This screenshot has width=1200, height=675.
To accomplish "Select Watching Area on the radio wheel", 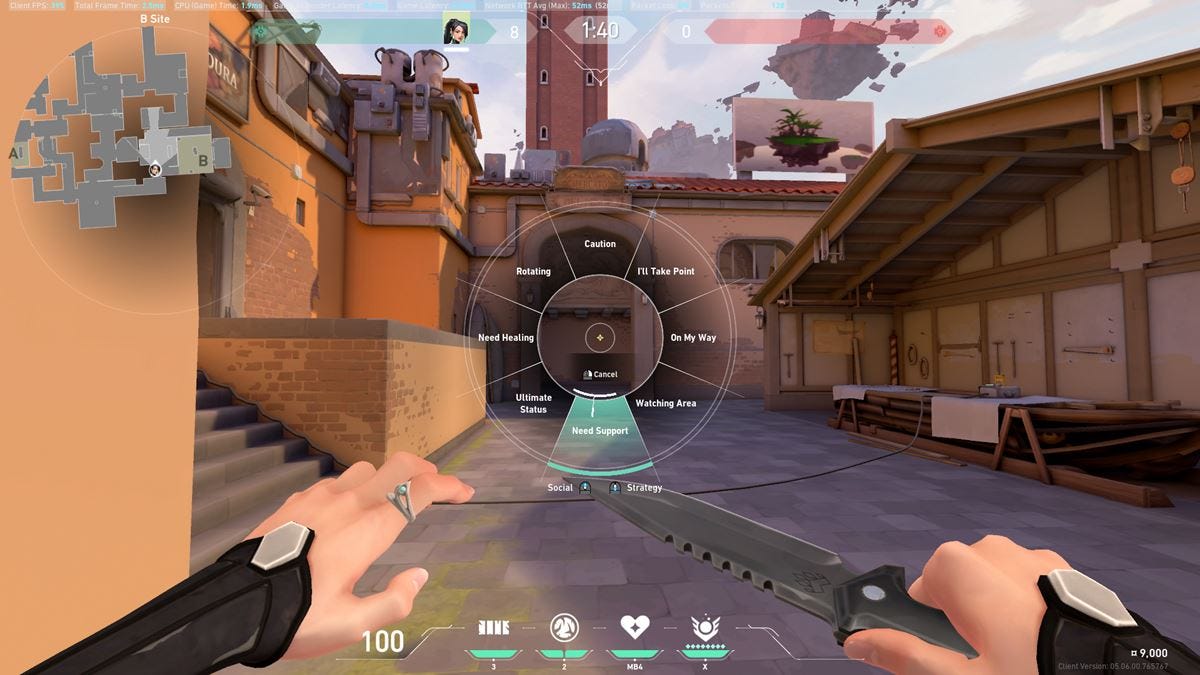I will pyautogui.click(x=665, y=404).
